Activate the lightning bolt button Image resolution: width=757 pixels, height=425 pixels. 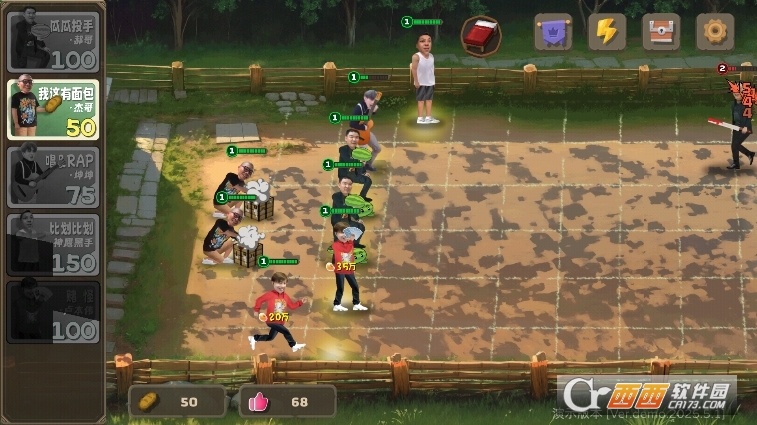click(x=606, y=32)
